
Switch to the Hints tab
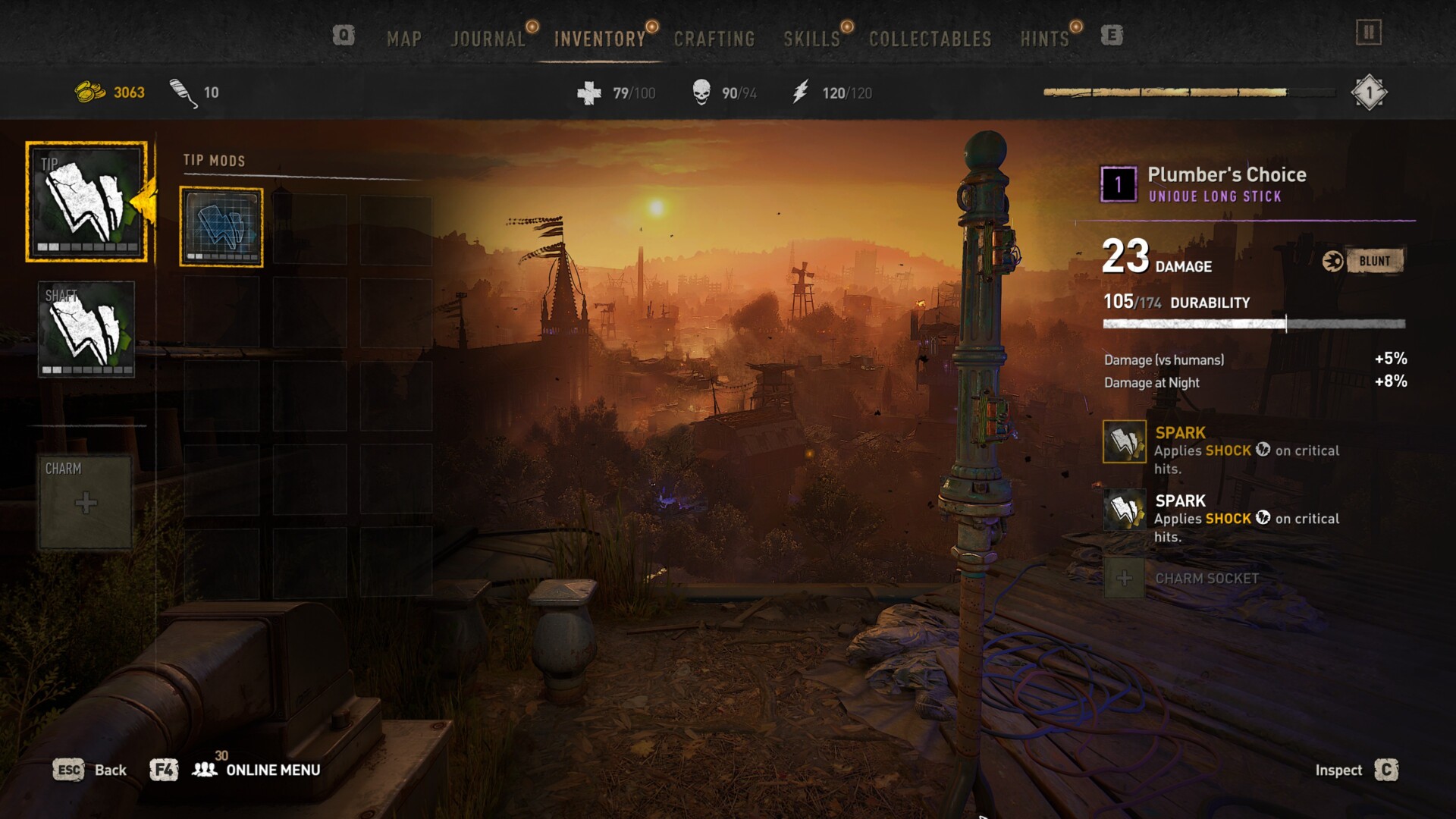coord(1044,39)
